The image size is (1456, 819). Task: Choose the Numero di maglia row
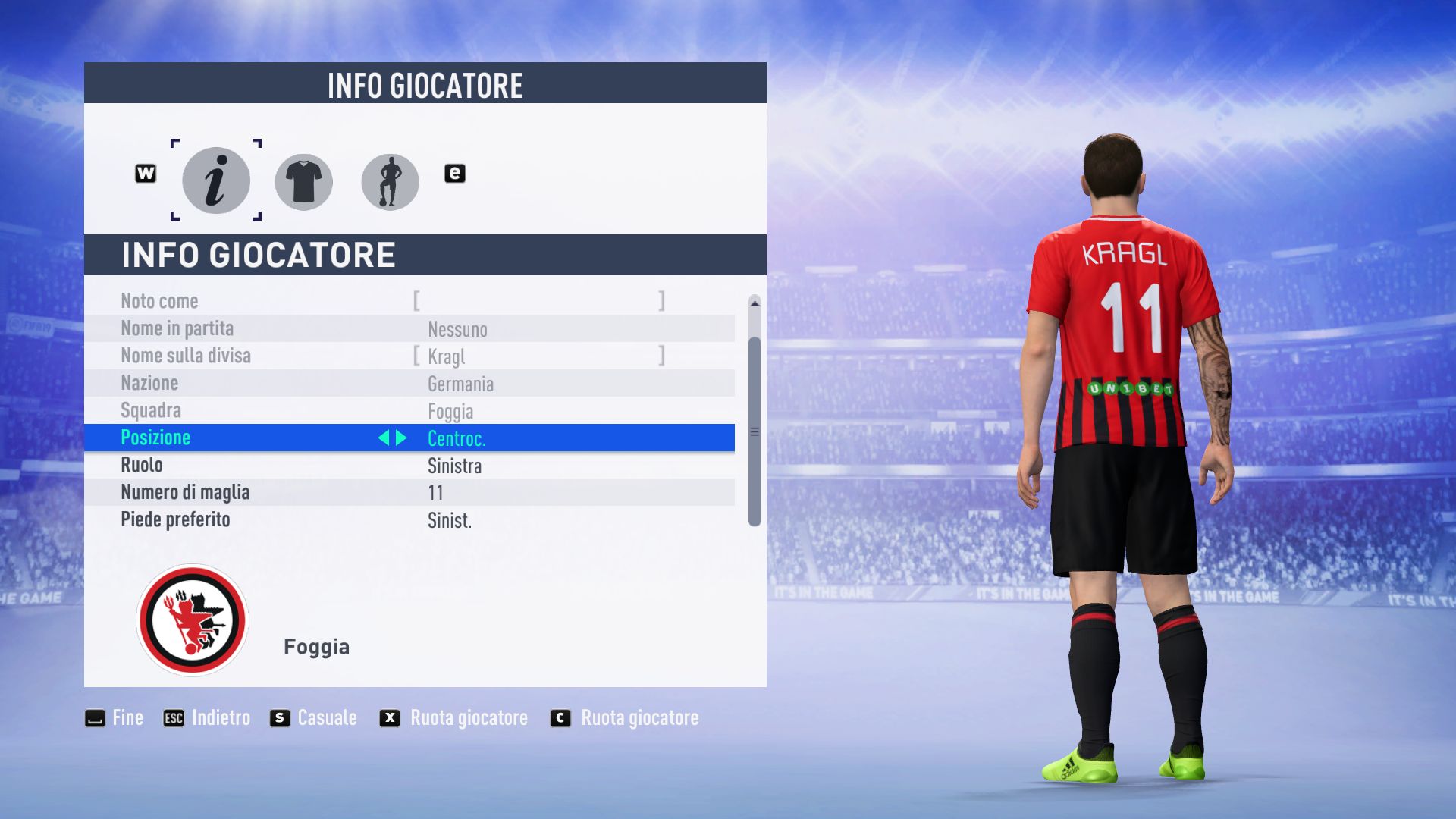click(409, 492)
